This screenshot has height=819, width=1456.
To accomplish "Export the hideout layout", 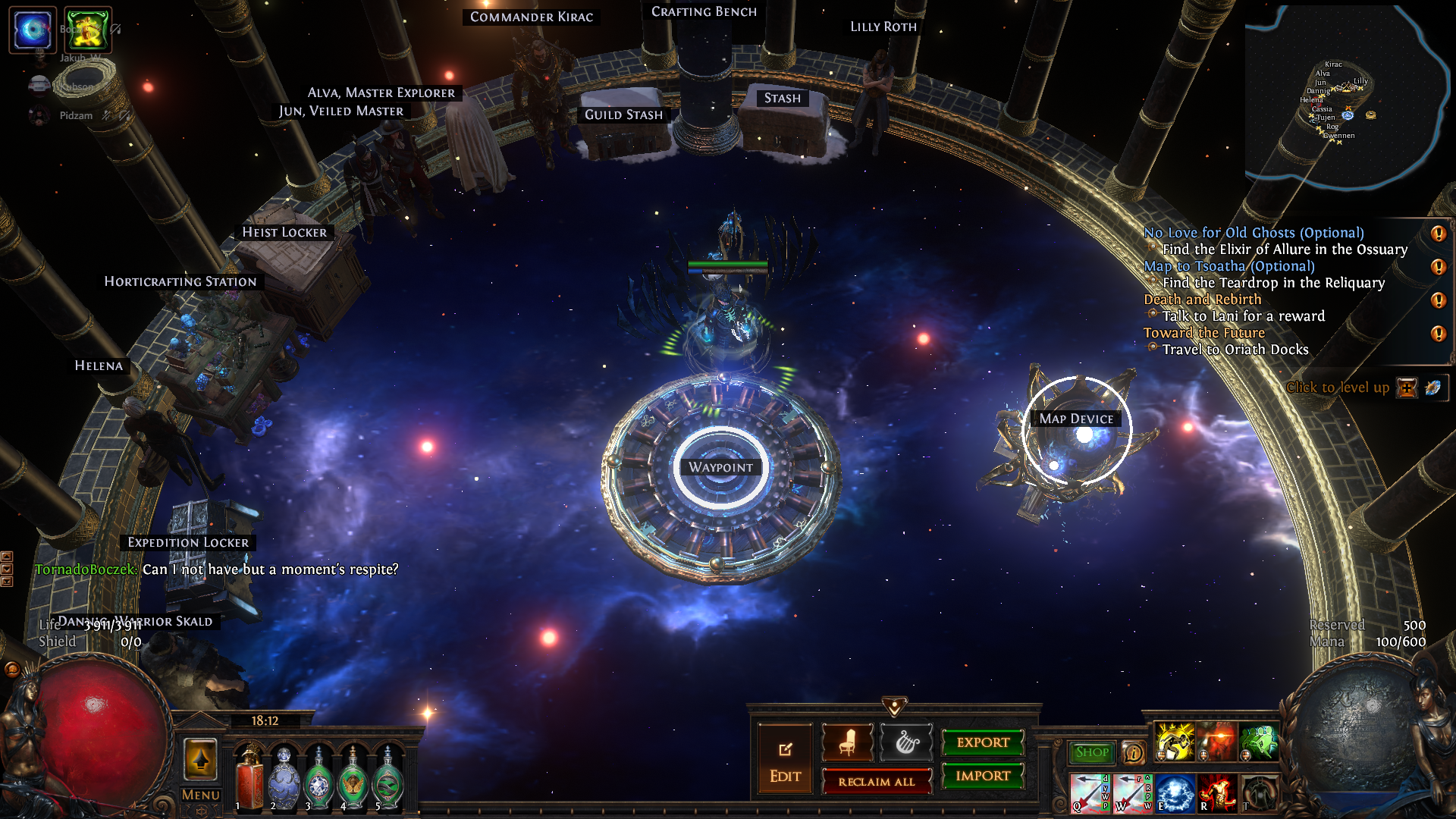I will pos(983,742).
